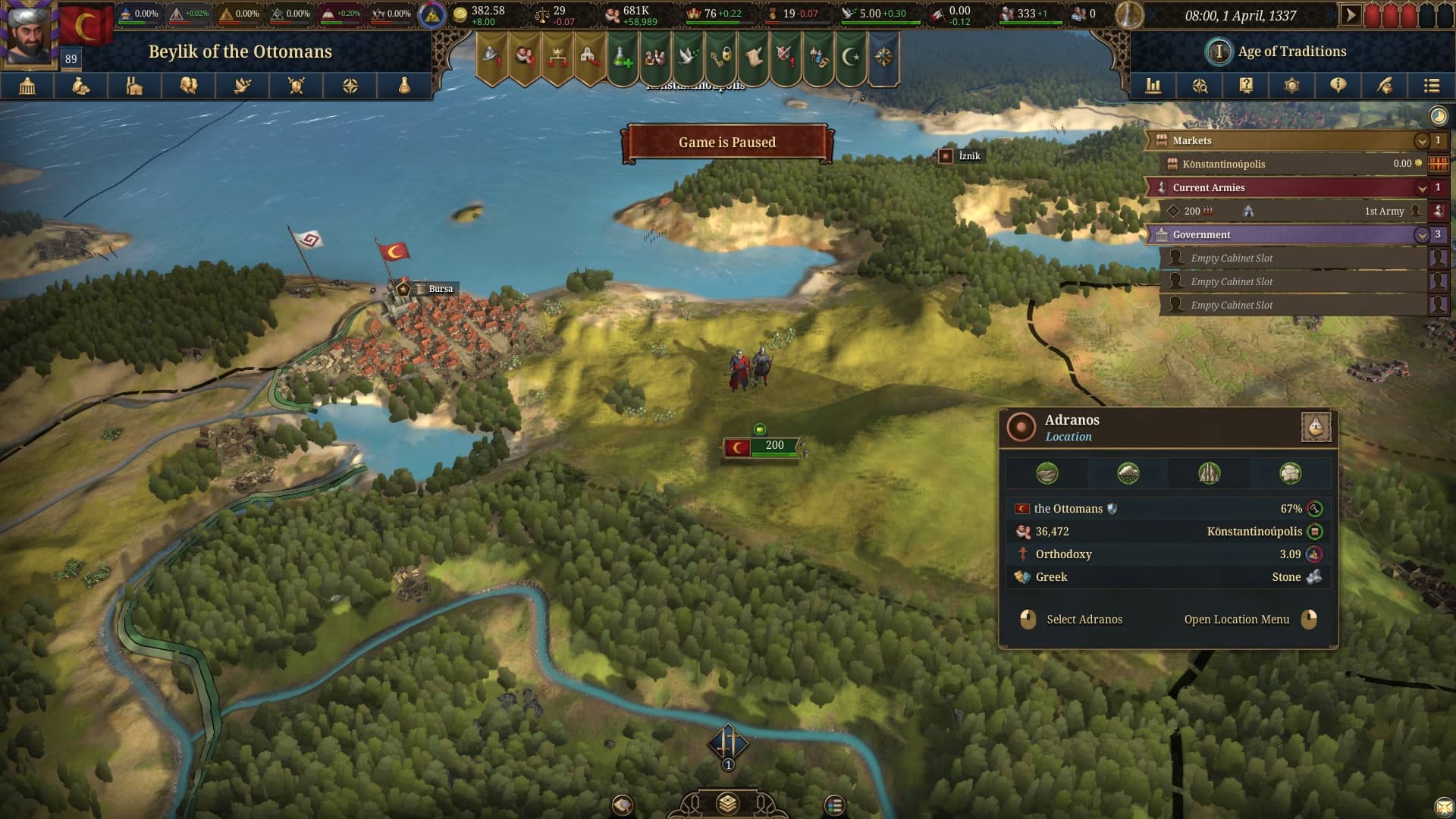This screenshot has width=1456, height=819.
Task: Open the economy menu with the money bags icon
Action: [x=81, y=86]
